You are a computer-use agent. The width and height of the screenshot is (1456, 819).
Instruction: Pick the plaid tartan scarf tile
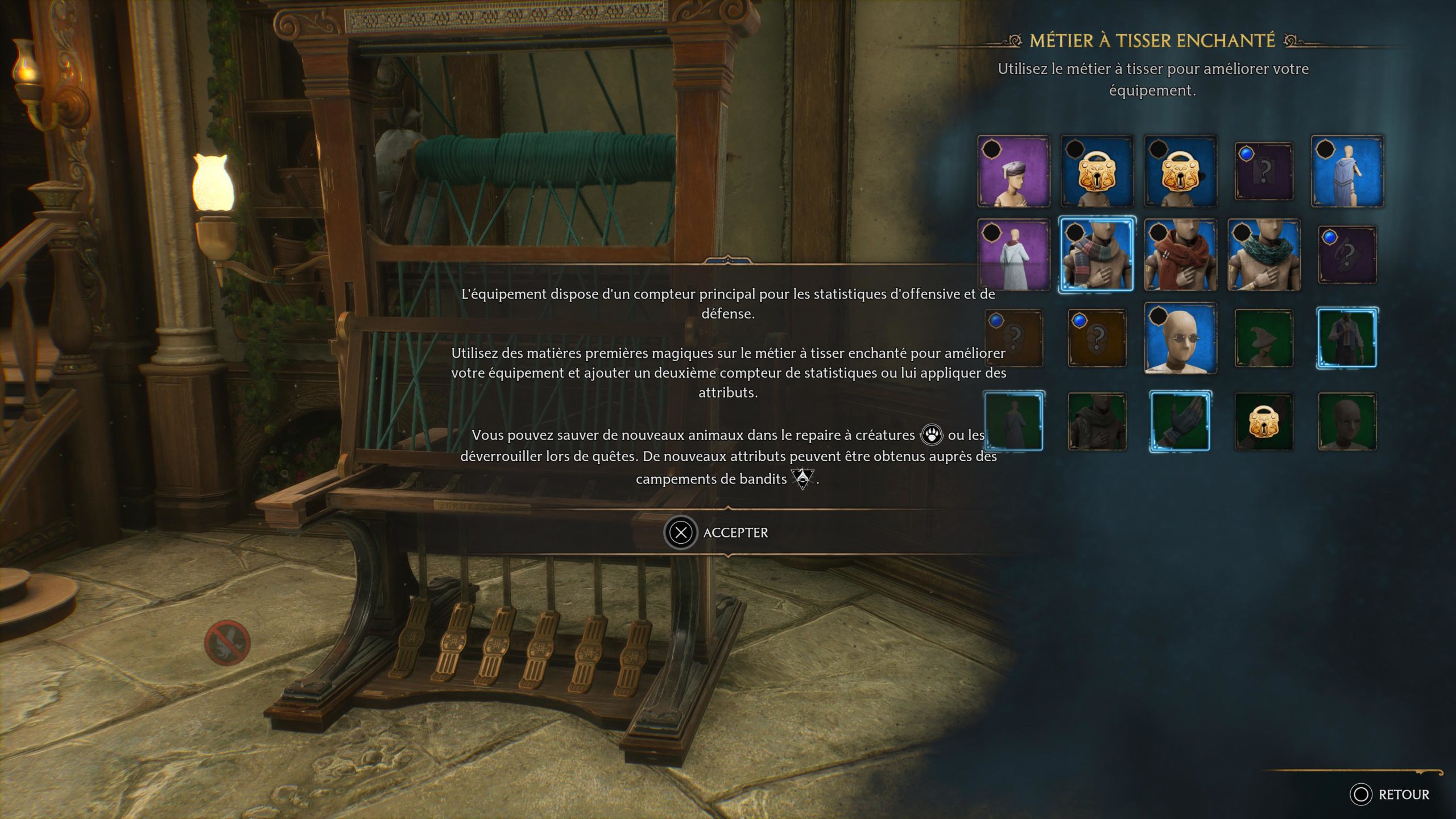coord(1096,254)
